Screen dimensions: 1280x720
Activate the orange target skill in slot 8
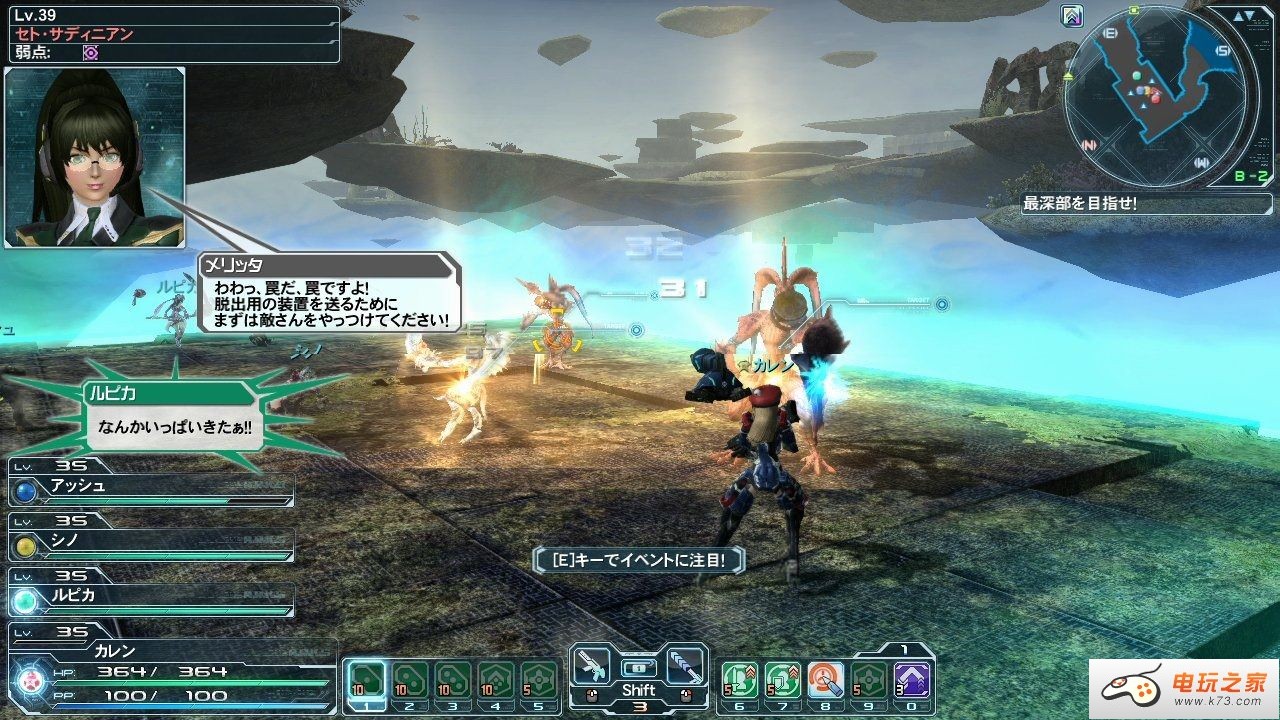825,680
